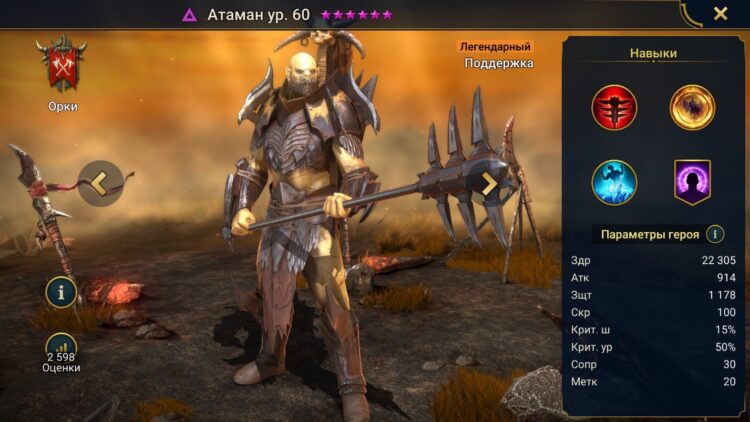Open hero parameters info button

(715, 235)
